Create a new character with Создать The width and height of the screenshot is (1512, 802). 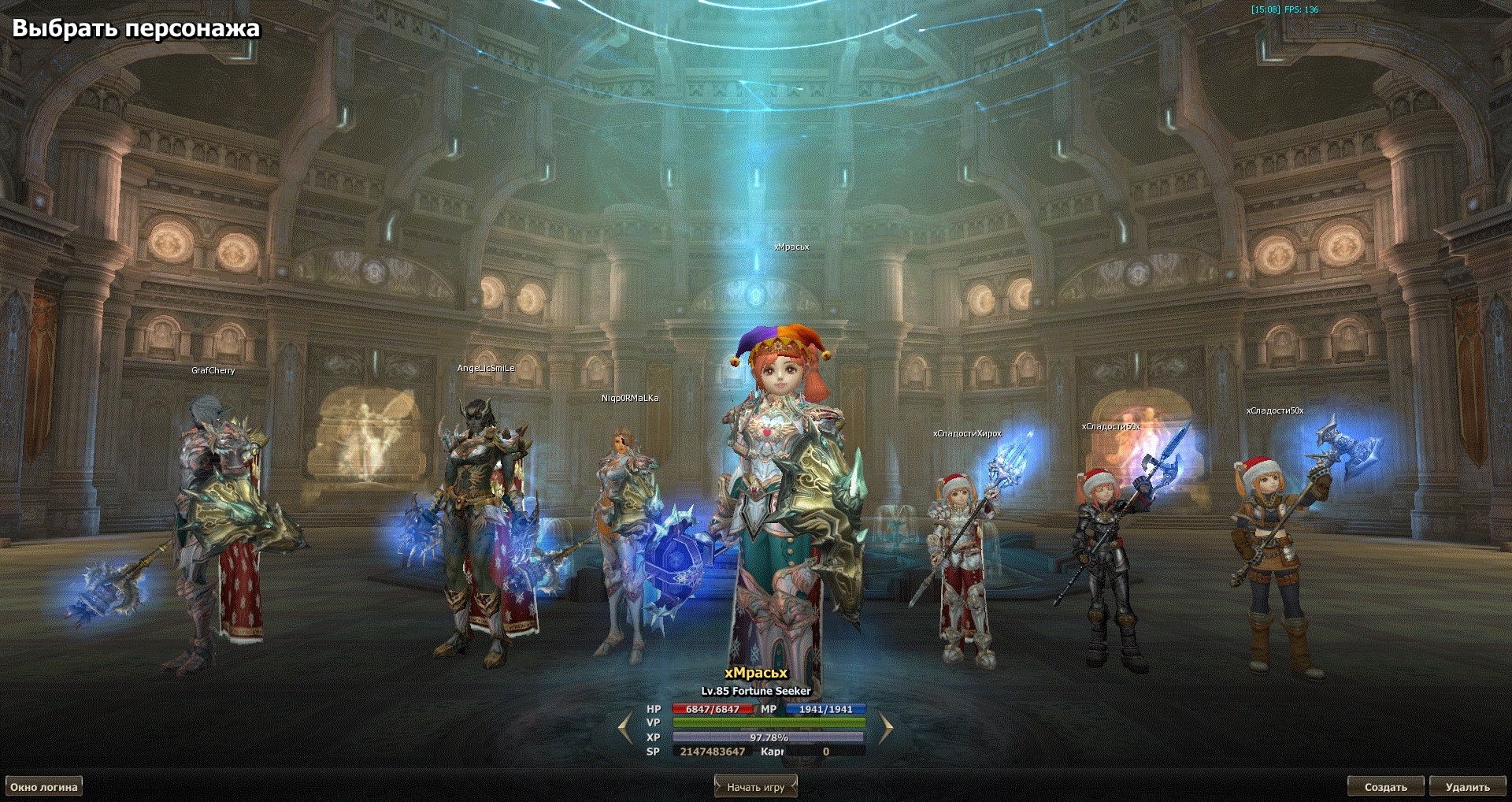(1385, 787)
